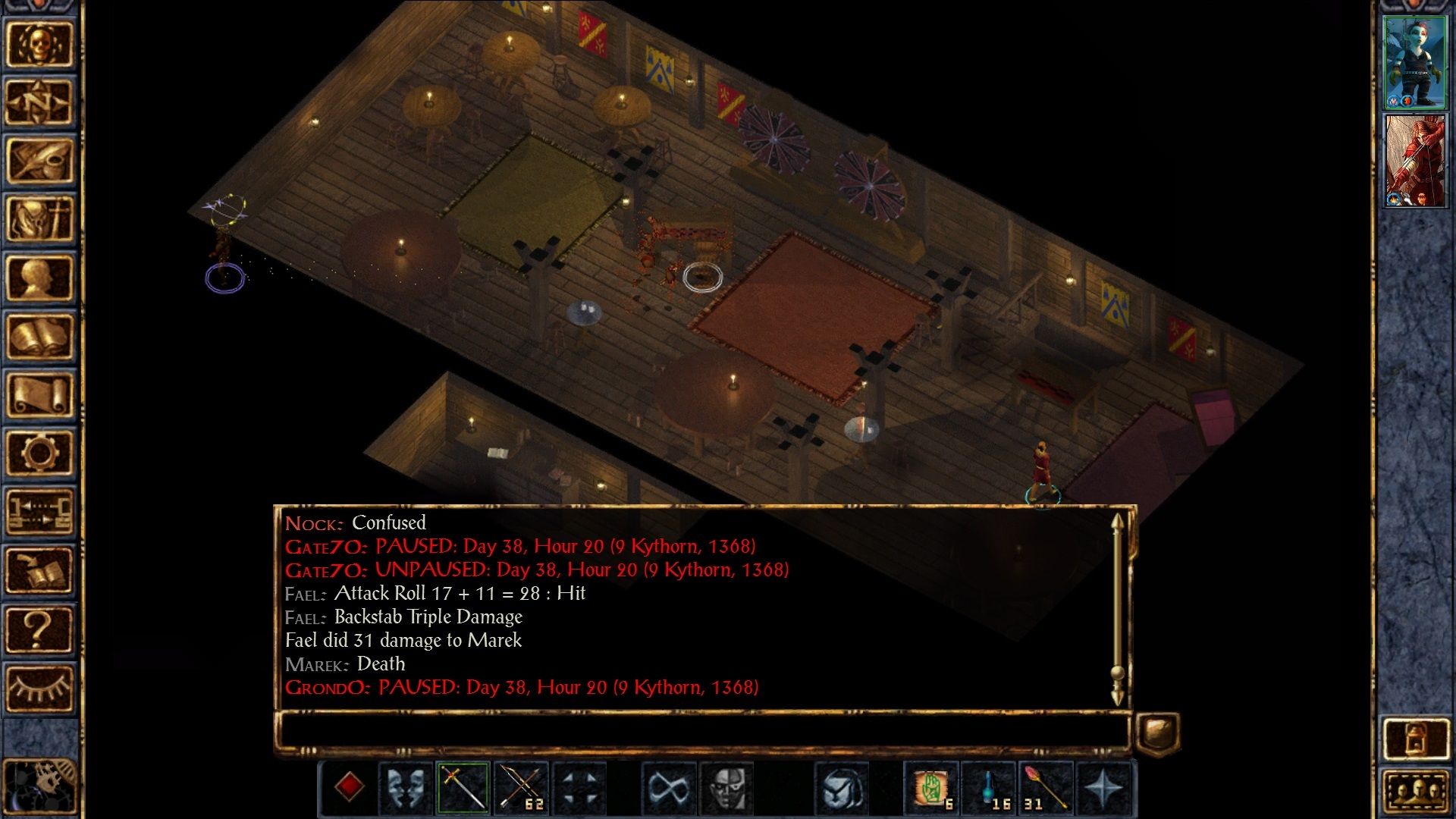Open the character record head icon
The image size is (1456, 819).
pos(39,278)
